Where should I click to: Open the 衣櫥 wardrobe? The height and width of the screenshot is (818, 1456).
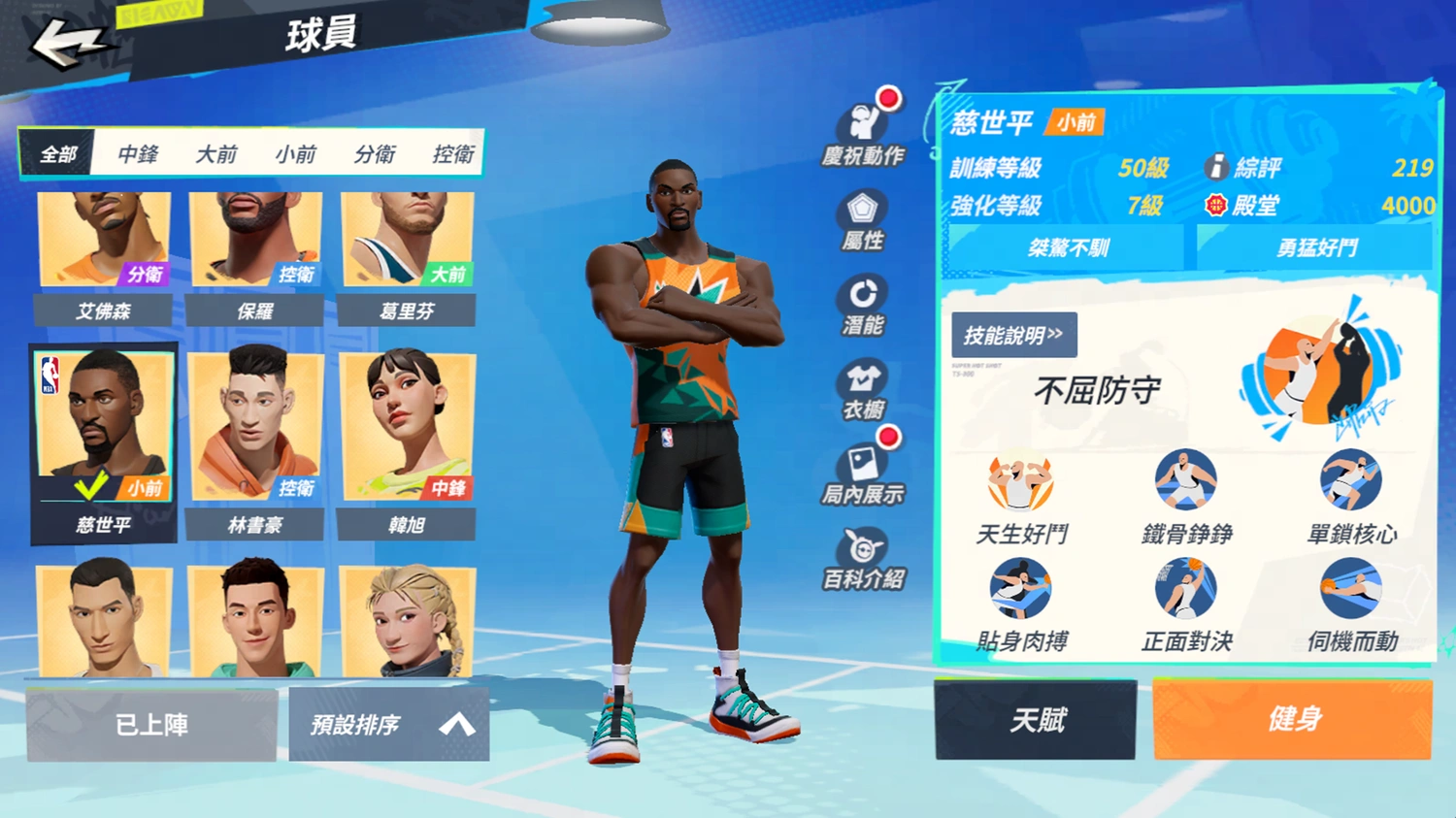click(864, 388)
